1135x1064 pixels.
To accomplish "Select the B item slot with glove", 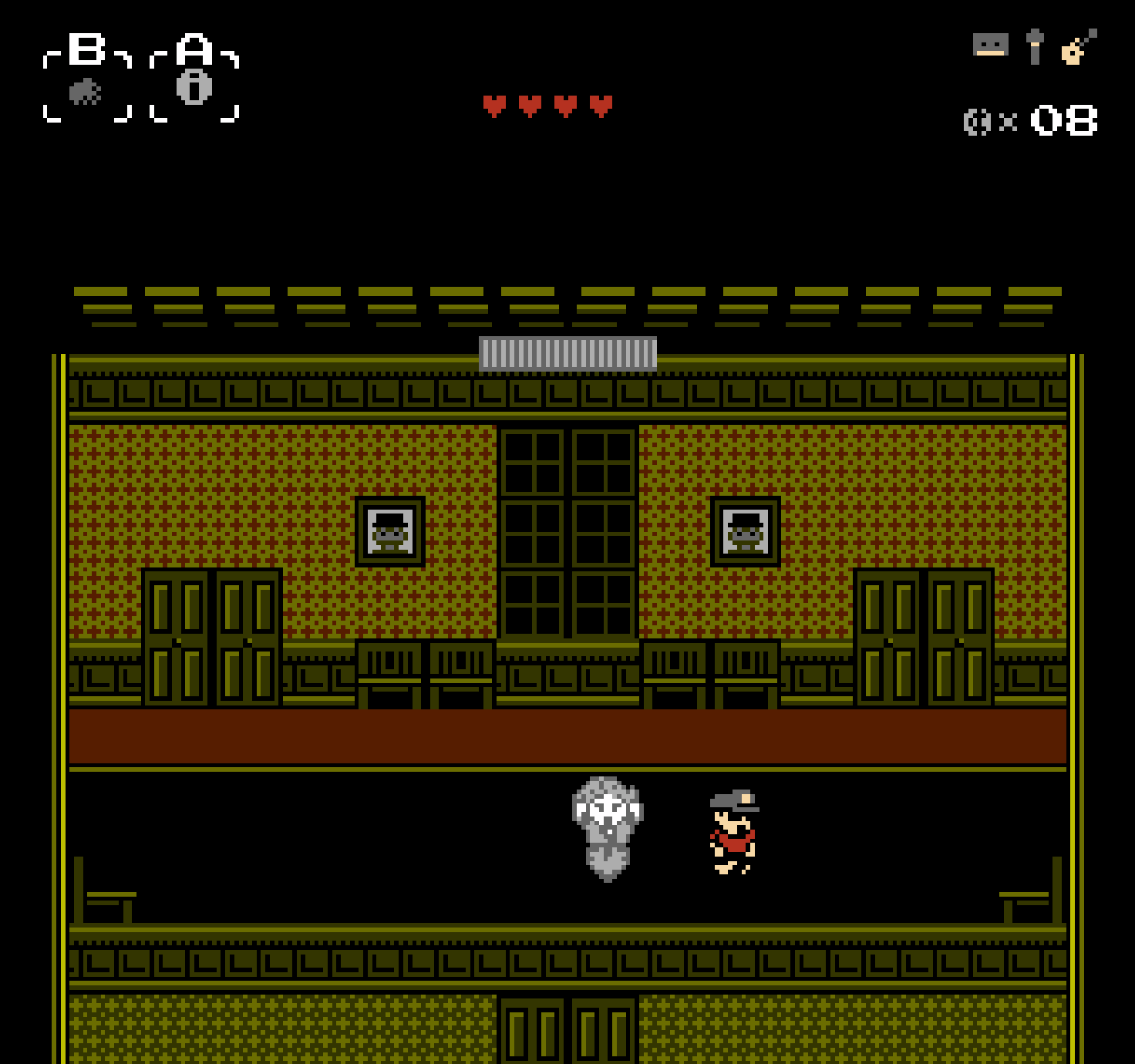I will coord(86,91).
